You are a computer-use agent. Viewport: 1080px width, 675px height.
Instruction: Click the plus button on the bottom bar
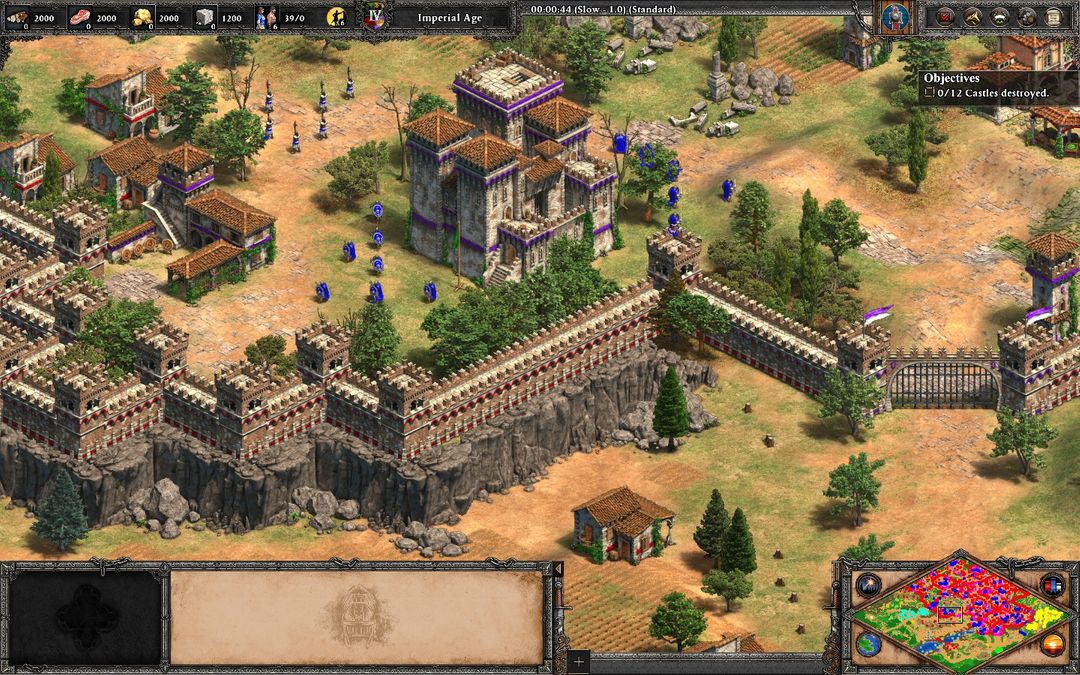(577, 661)
